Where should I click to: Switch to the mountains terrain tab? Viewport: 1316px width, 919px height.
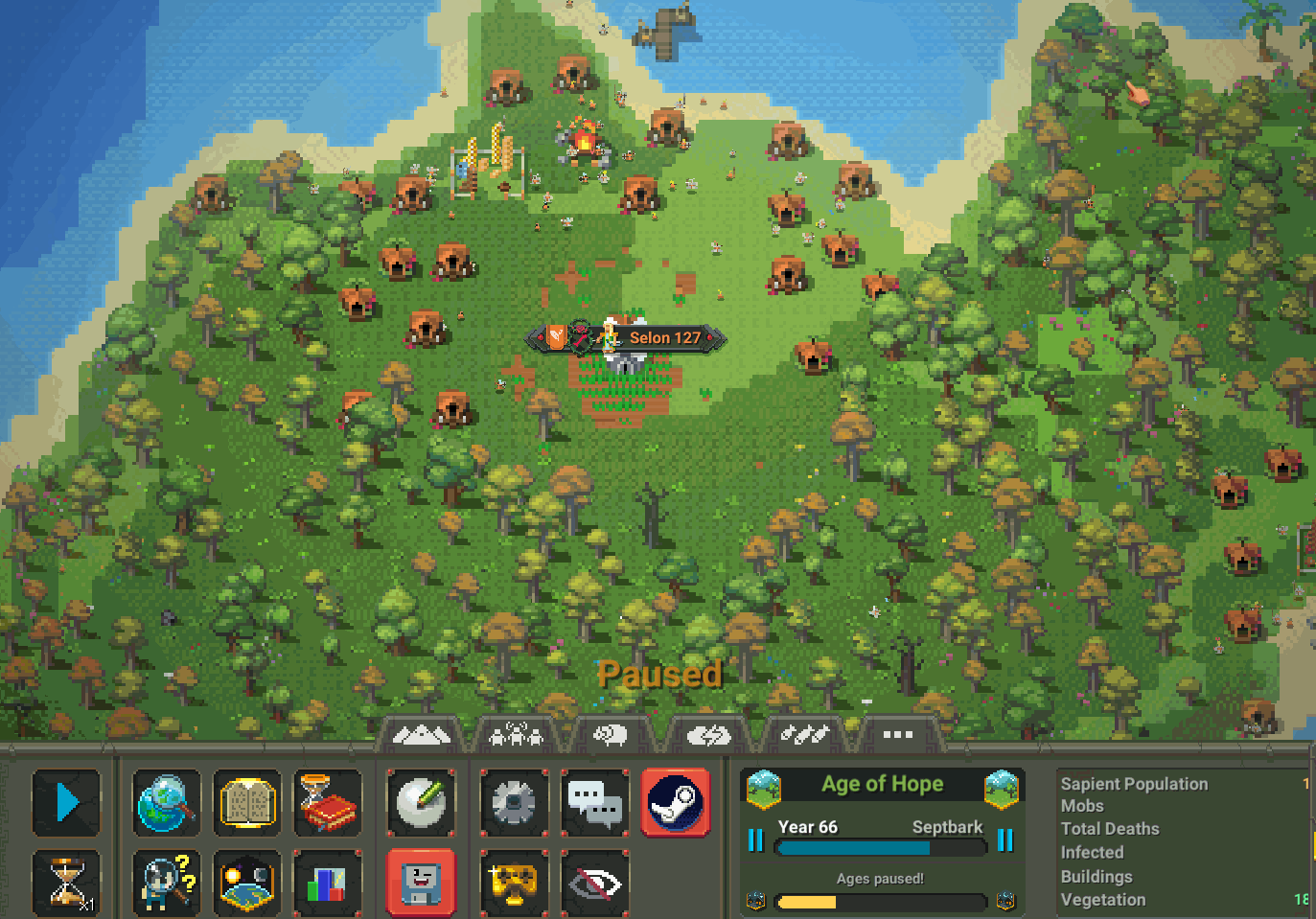click(422, 735)
